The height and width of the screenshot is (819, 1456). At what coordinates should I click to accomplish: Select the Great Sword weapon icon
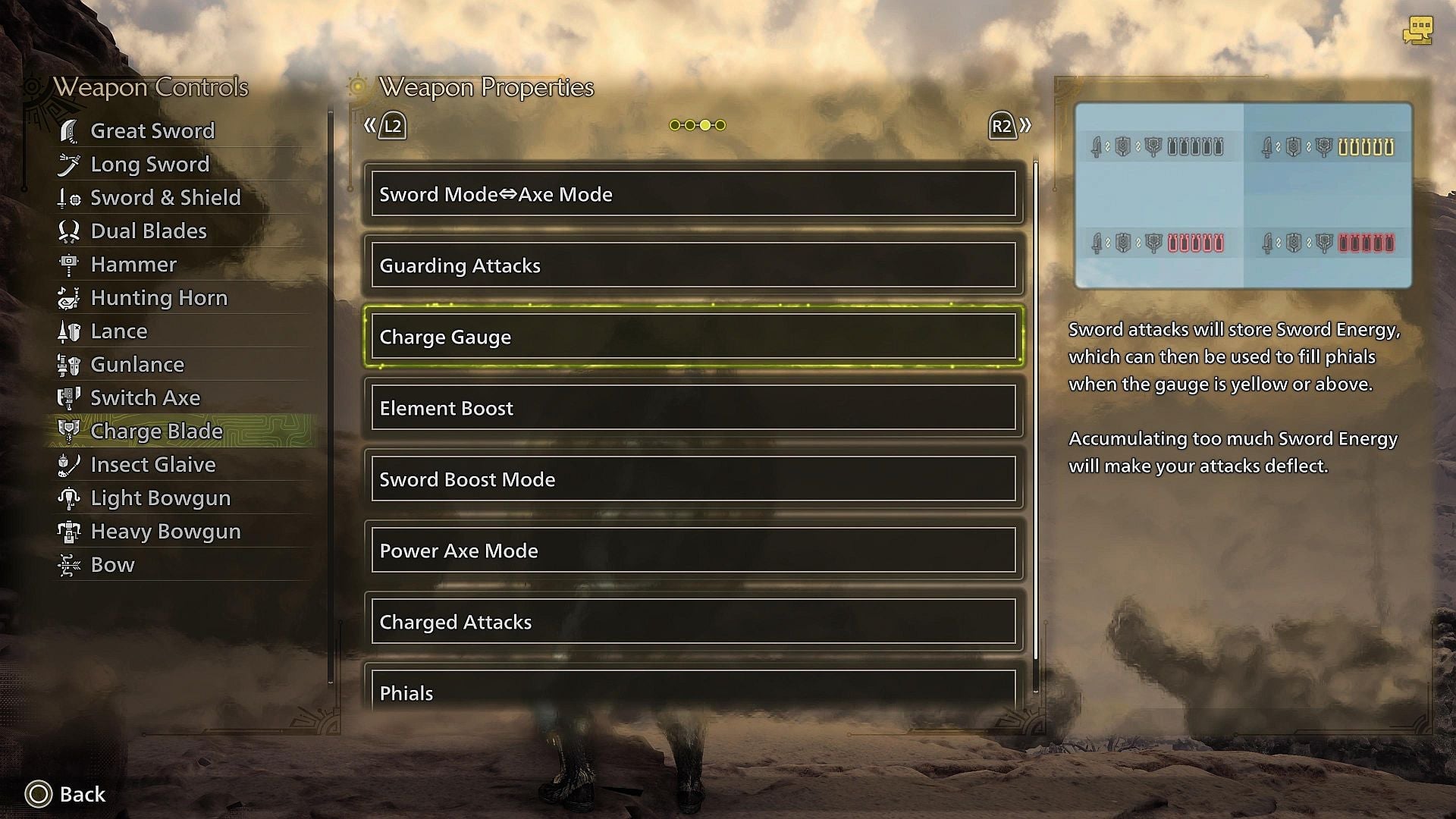coord(71,130)
